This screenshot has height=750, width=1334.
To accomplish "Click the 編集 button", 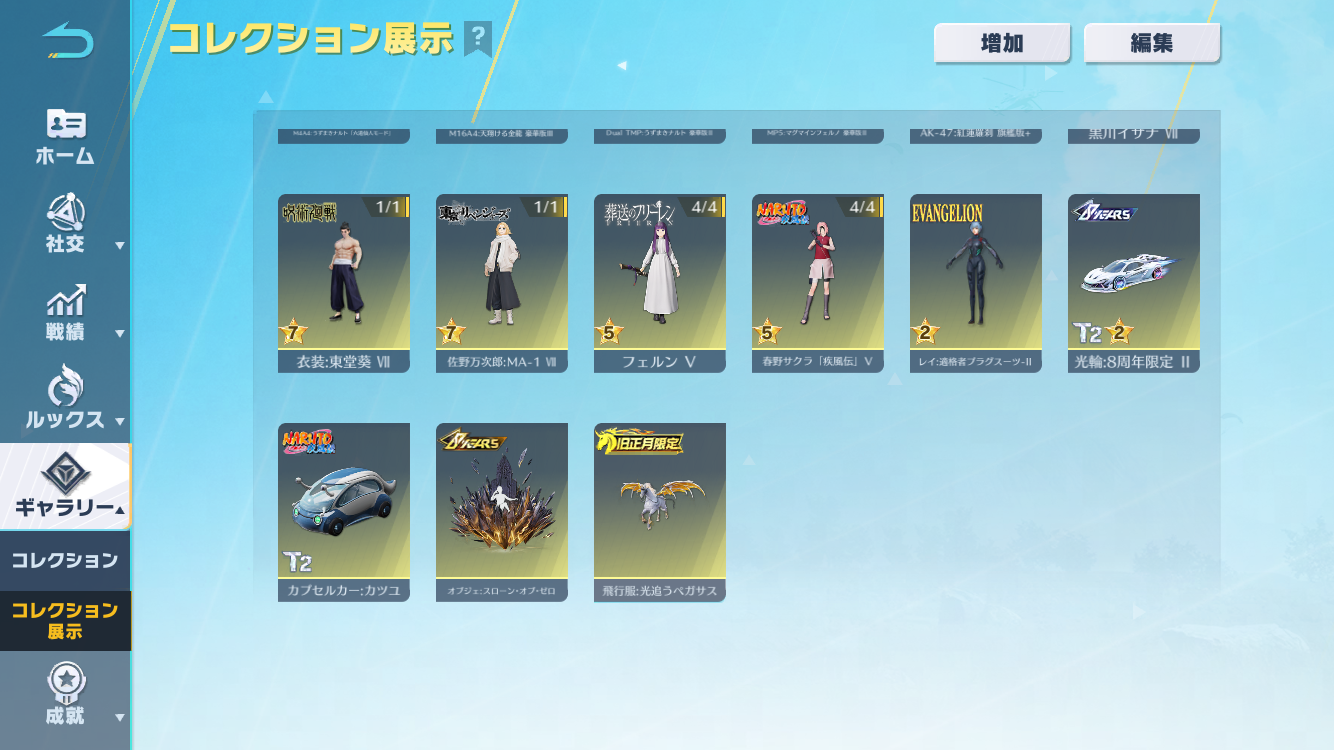I will pyautogui.click(x=1152, y=43).
